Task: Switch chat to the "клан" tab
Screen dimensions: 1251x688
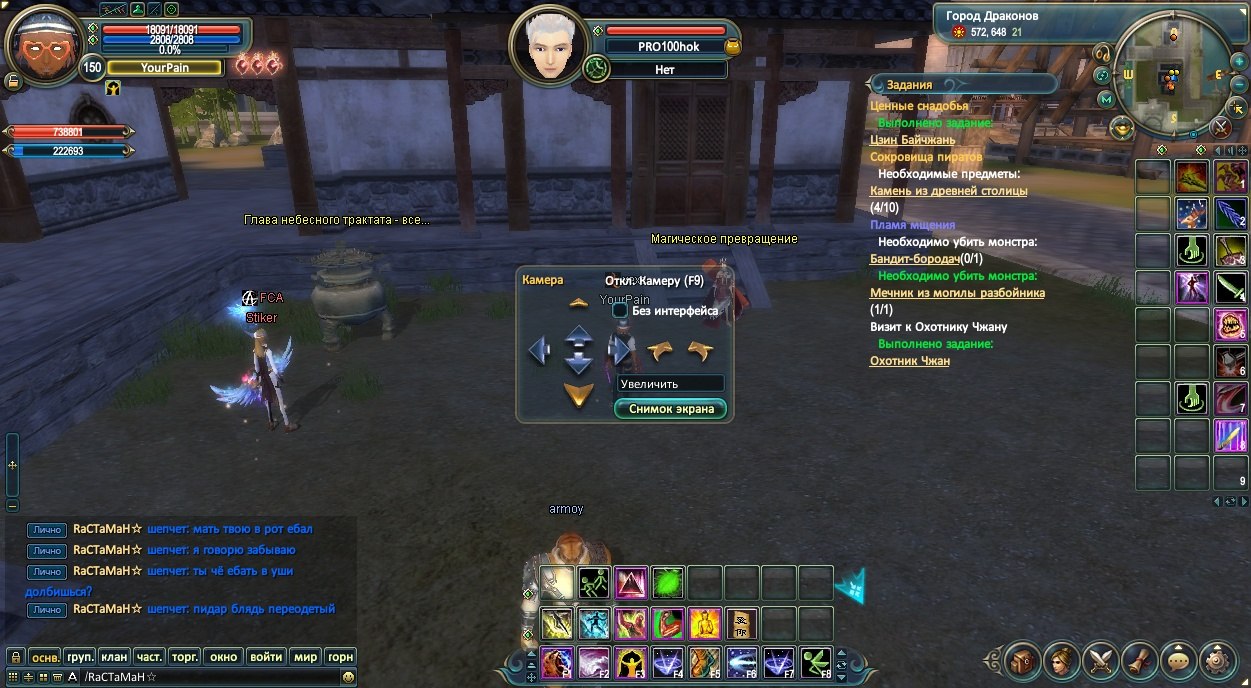Action: [114, 657]
